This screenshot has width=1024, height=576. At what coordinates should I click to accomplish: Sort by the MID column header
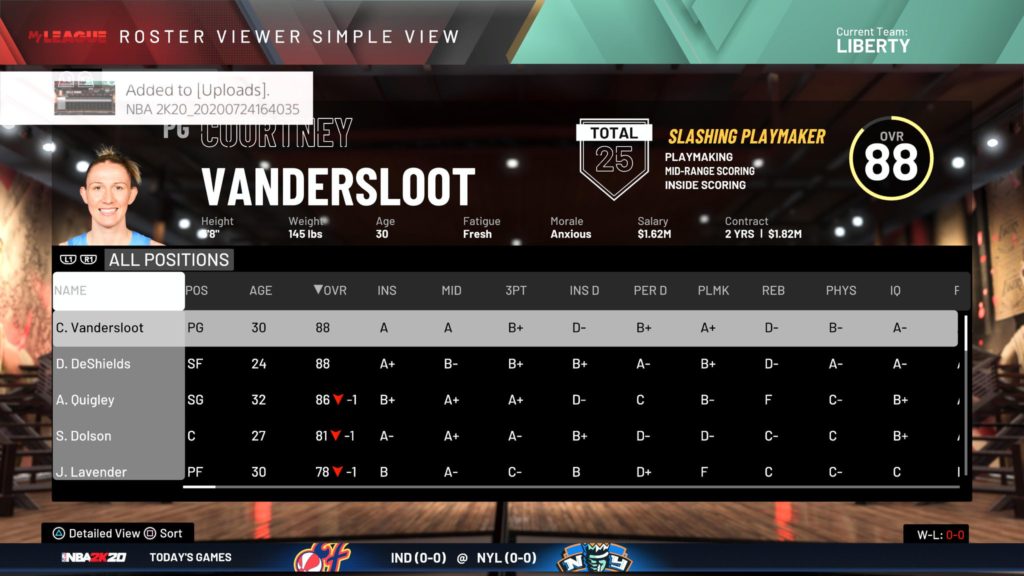pyautogui.click(x=452, y=291)
